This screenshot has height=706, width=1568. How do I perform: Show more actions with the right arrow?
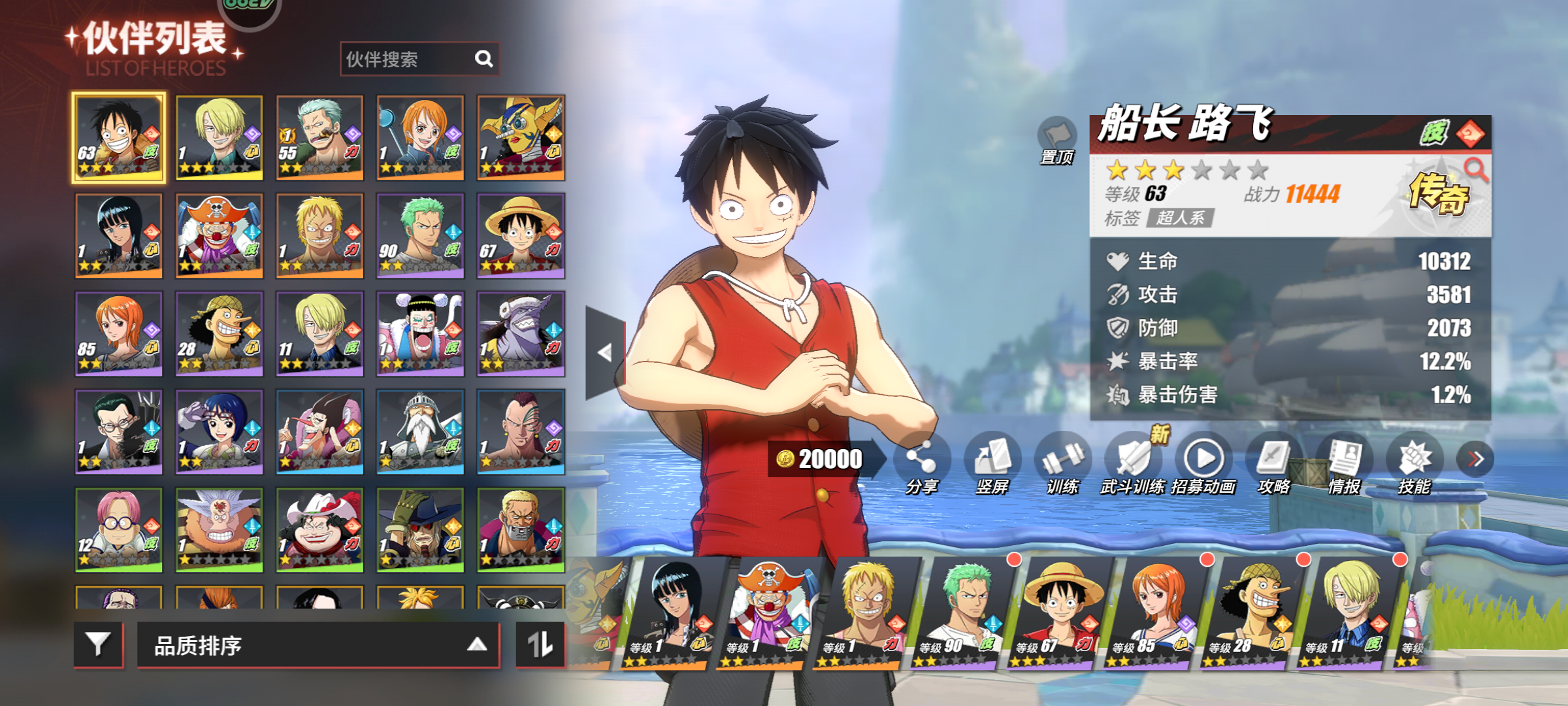coord(1475,459)
